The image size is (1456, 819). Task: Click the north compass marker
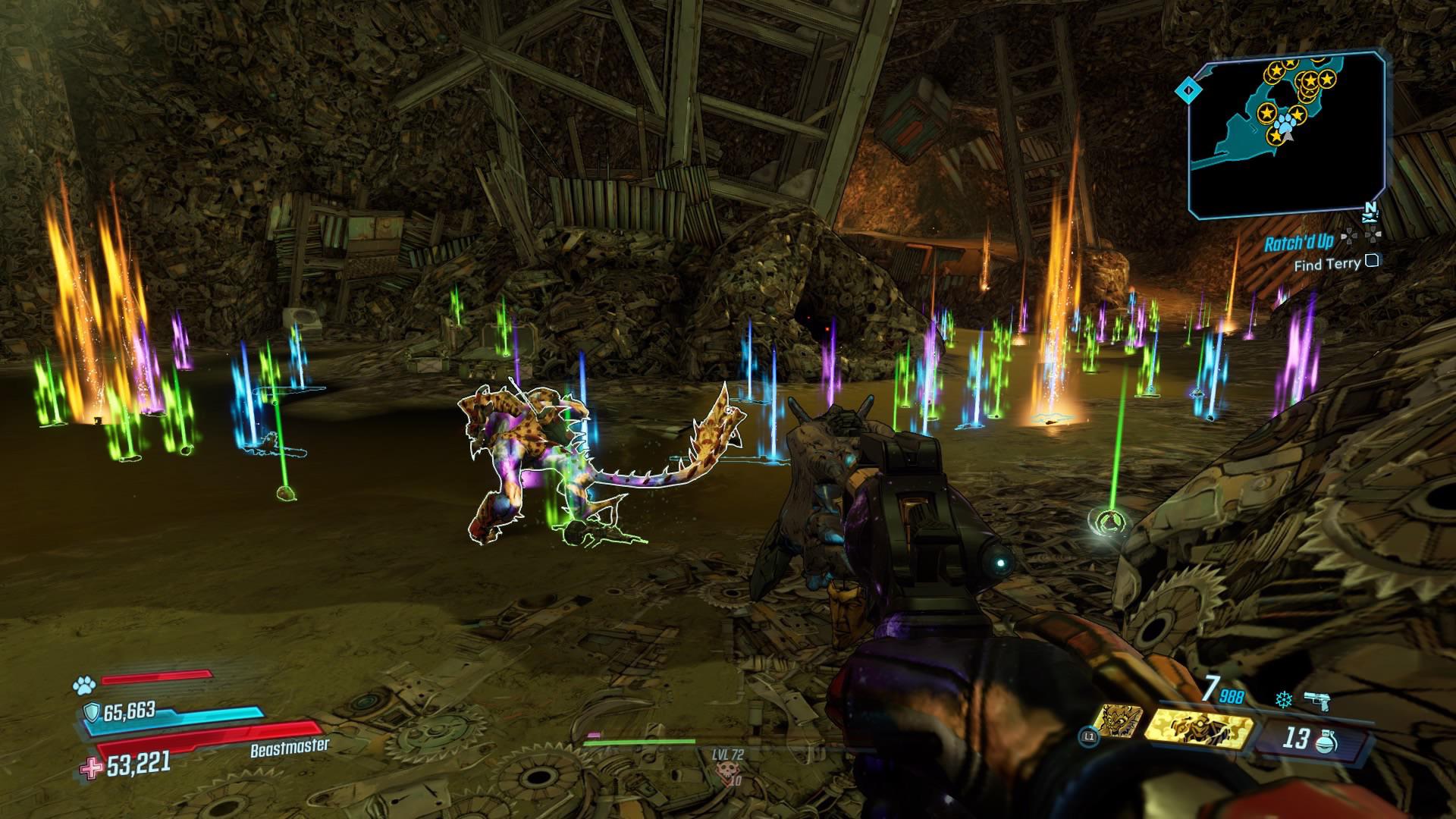pyautogui.click(x=1370, y=208)
